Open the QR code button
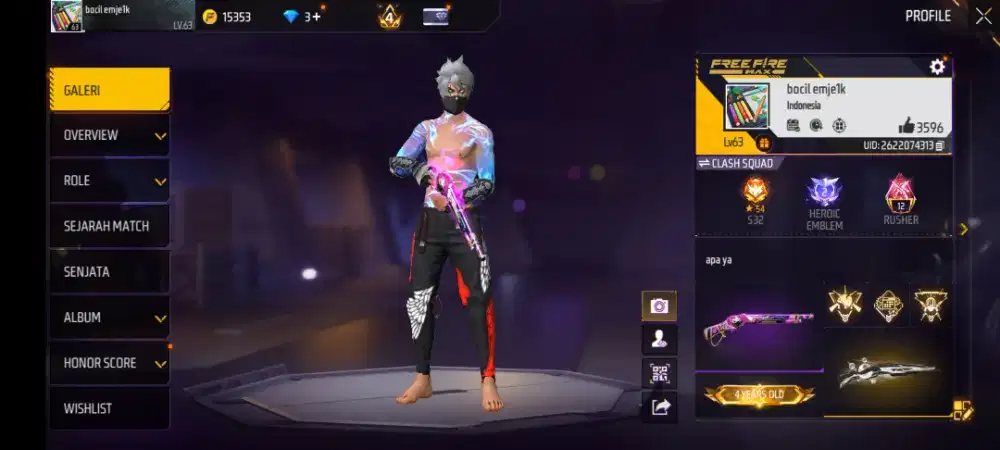Image resolution: width=1000 pixels, height=450 pixels. [x=659, y=373]
